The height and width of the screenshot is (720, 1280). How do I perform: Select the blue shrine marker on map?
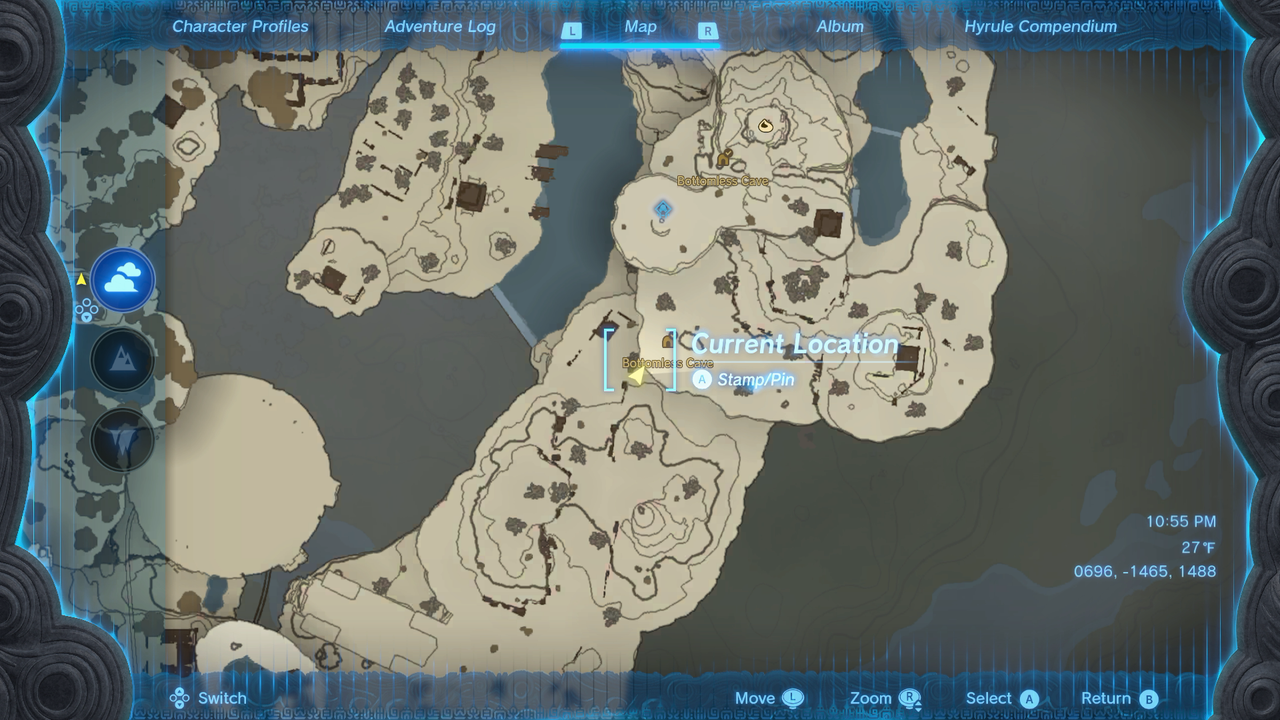pos(662,209)
